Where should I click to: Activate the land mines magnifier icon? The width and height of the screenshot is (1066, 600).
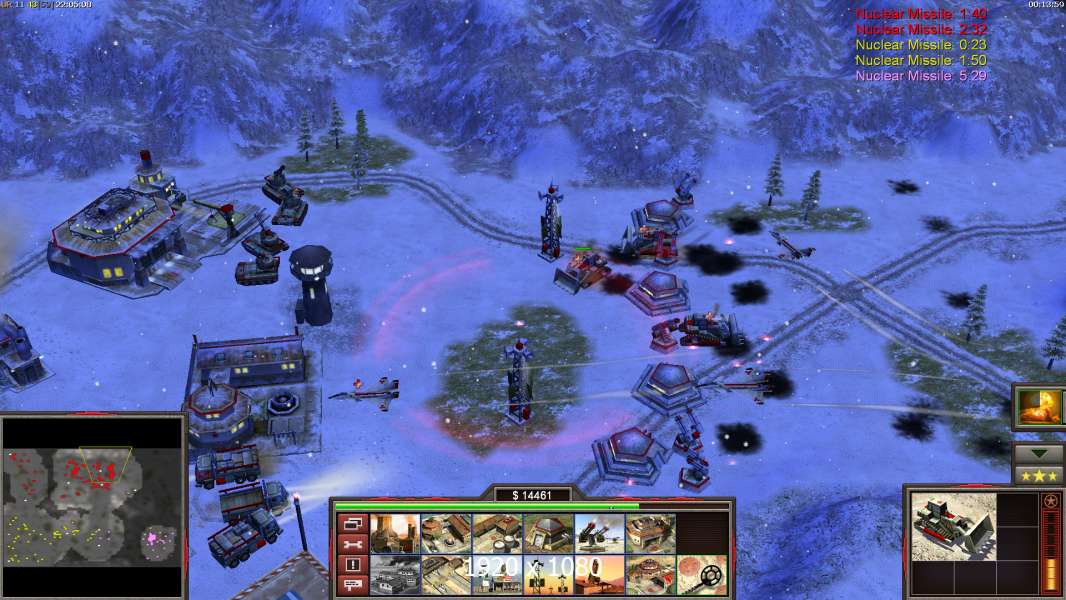point(701,575)
